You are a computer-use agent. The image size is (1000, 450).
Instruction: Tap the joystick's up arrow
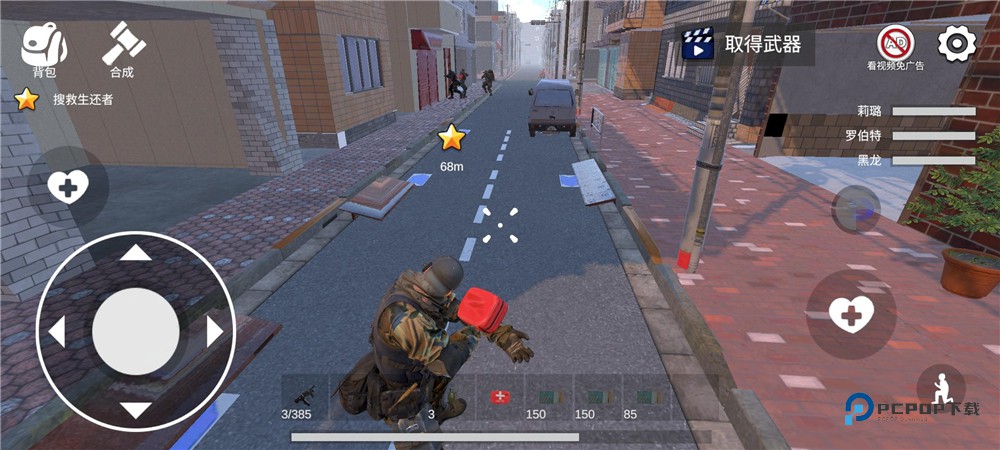click(x=136, y=253)
